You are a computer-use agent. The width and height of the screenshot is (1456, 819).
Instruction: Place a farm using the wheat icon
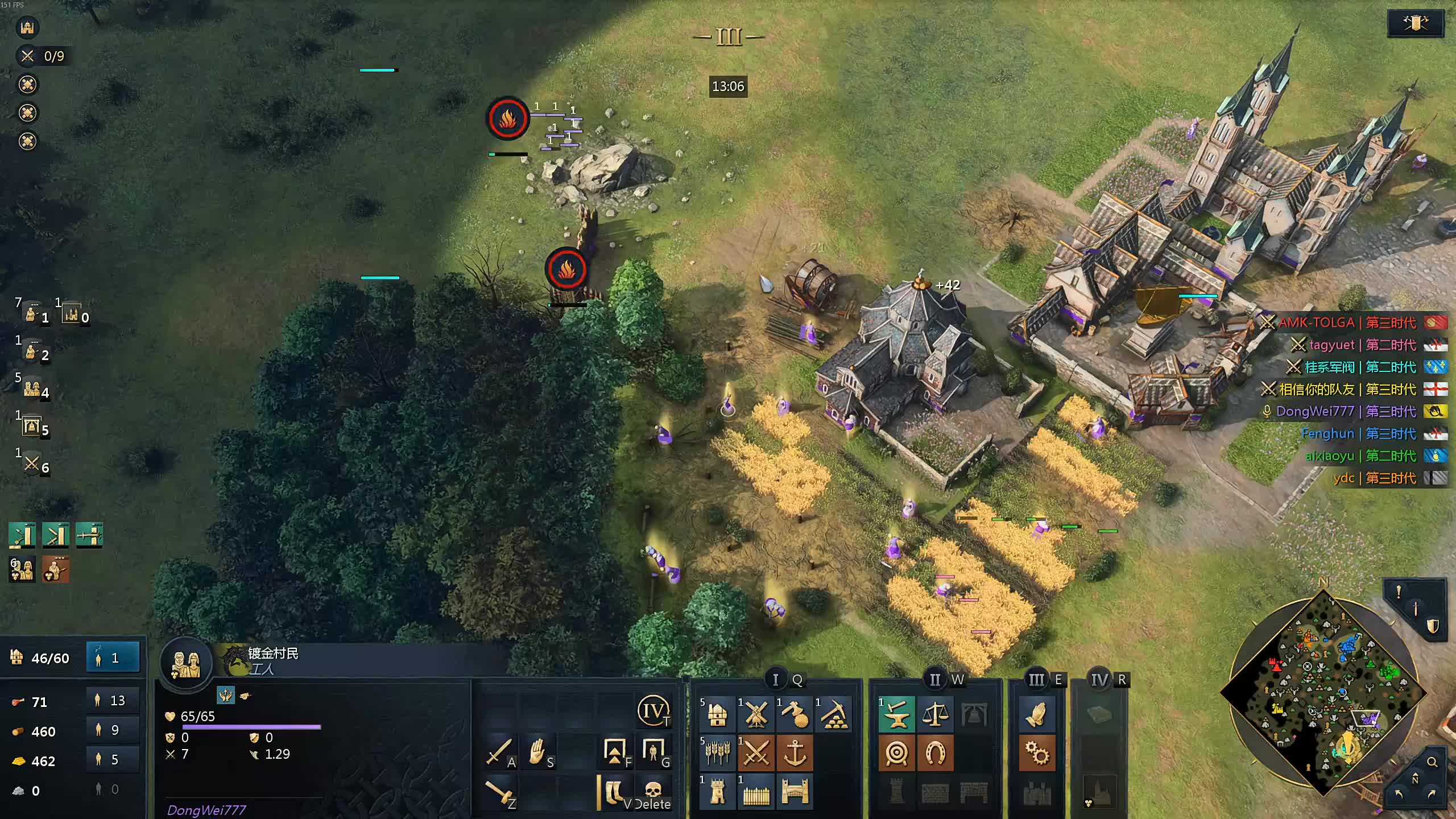pyautogui.click(x=718, y=753)
